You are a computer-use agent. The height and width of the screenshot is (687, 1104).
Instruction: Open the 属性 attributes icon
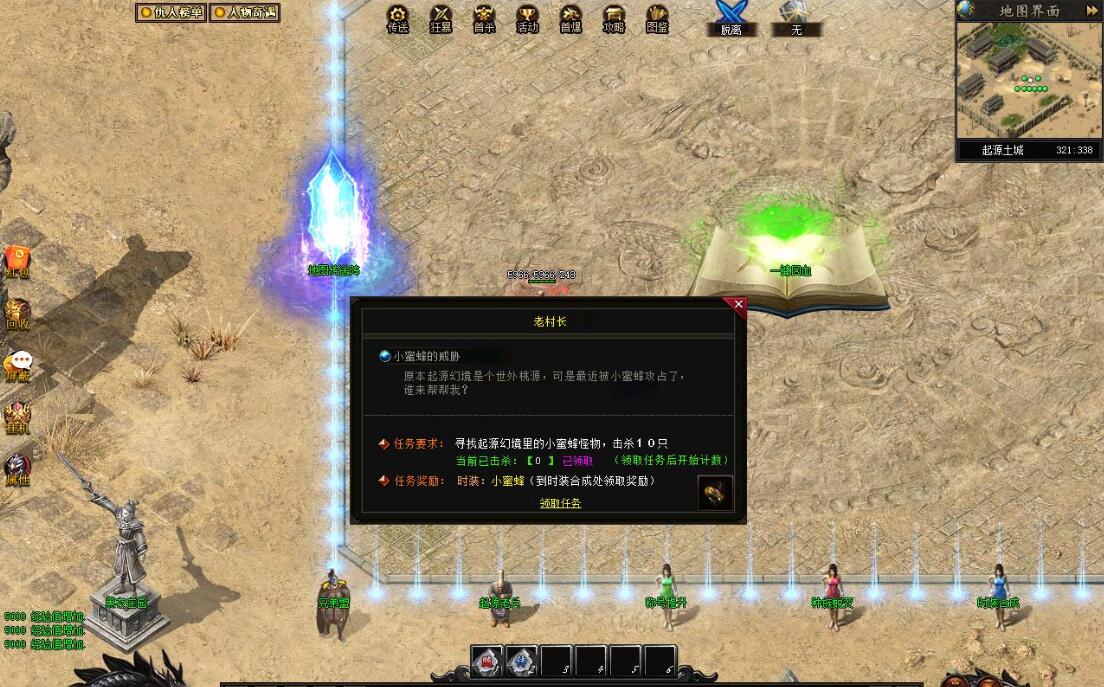tap(17, 468)
